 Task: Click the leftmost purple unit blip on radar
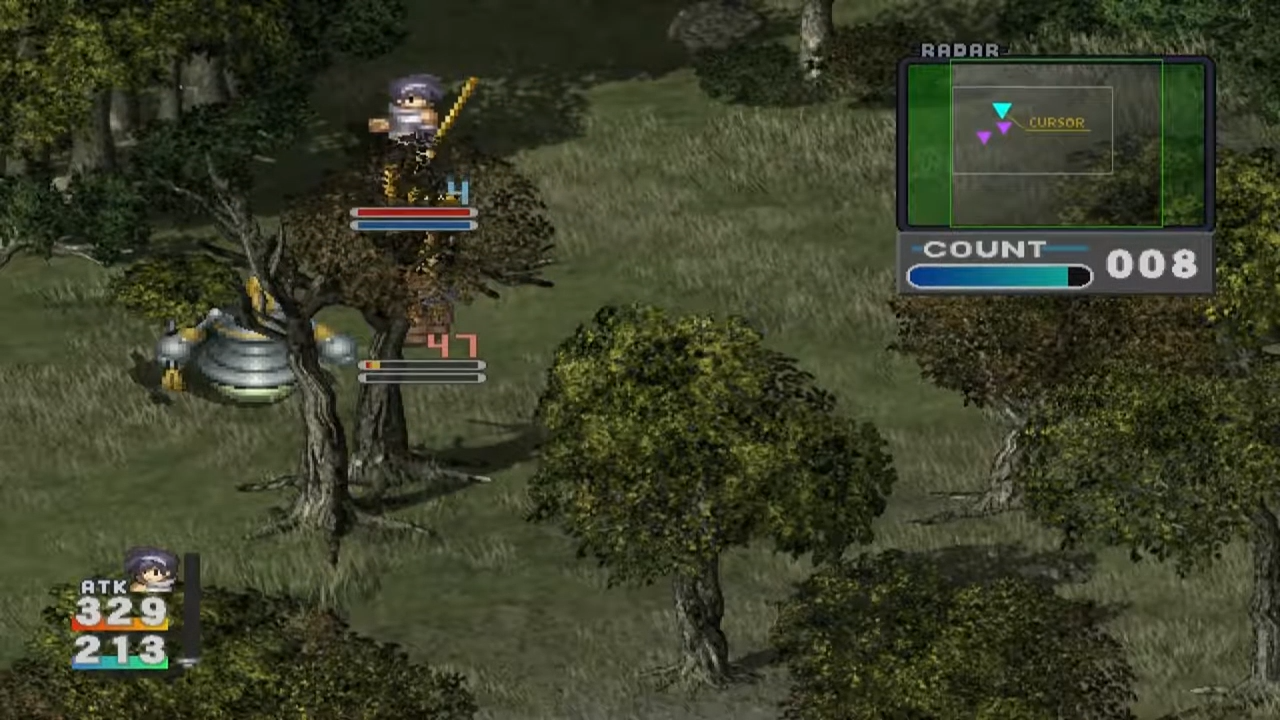[x=985, y=137]
